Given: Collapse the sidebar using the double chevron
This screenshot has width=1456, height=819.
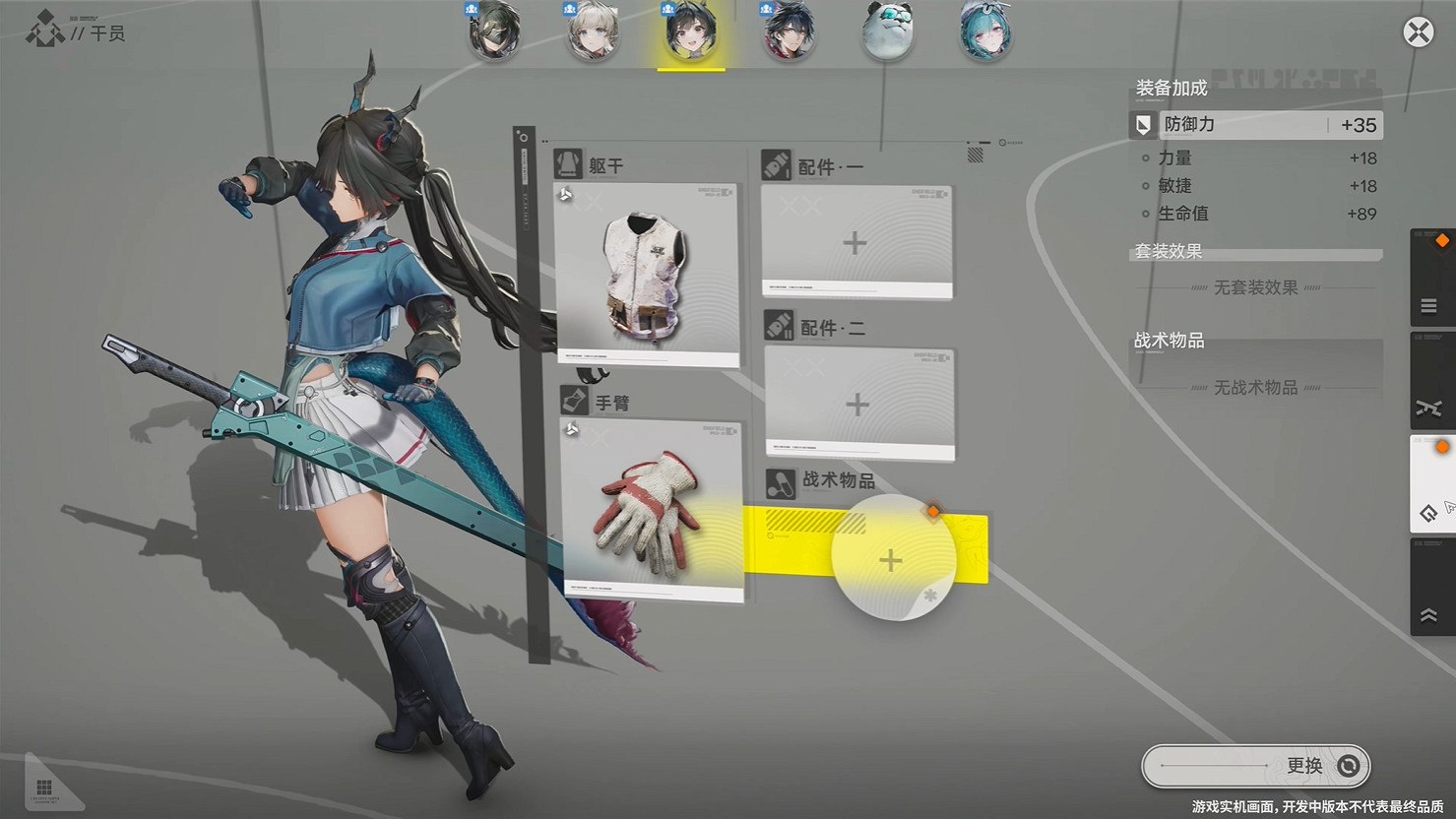Looking at the screenshot, I should pos(1430,614).
